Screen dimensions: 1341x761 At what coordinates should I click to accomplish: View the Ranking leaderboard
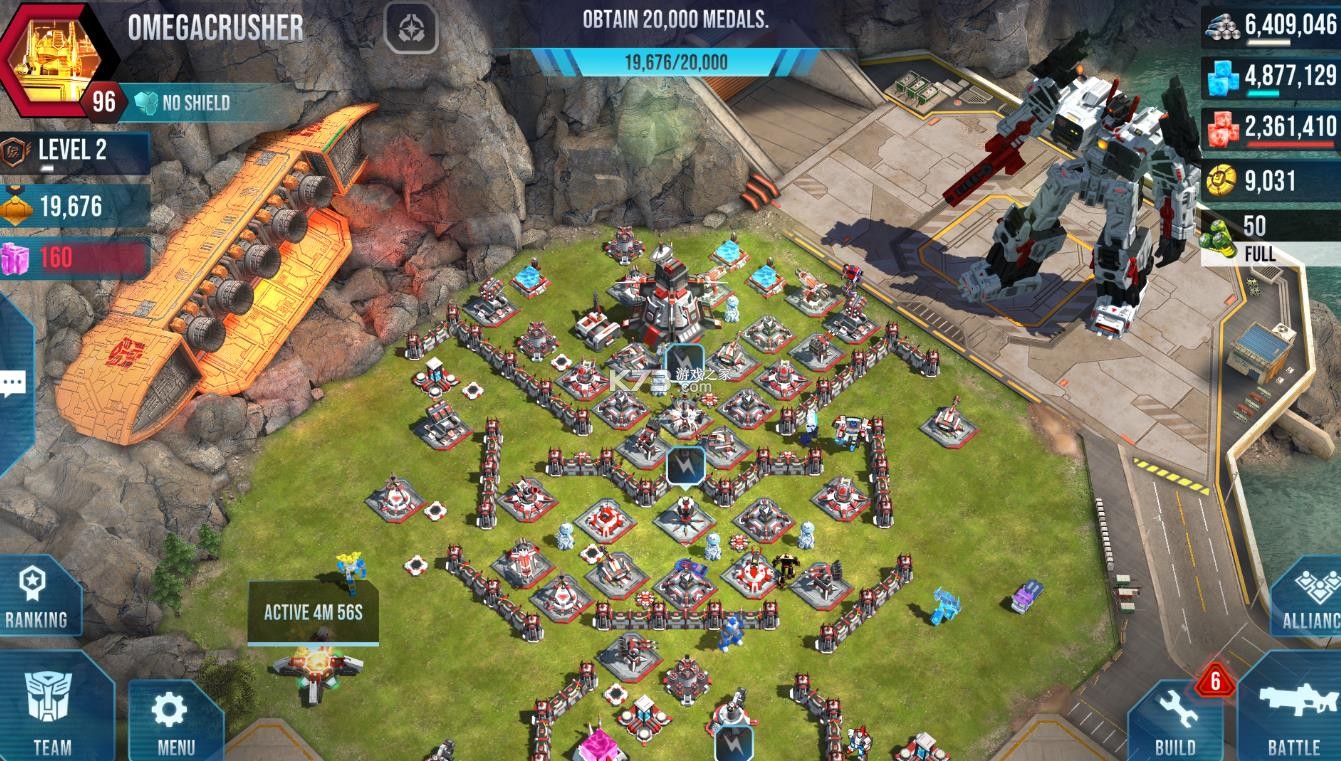click(x=37, y=597)
